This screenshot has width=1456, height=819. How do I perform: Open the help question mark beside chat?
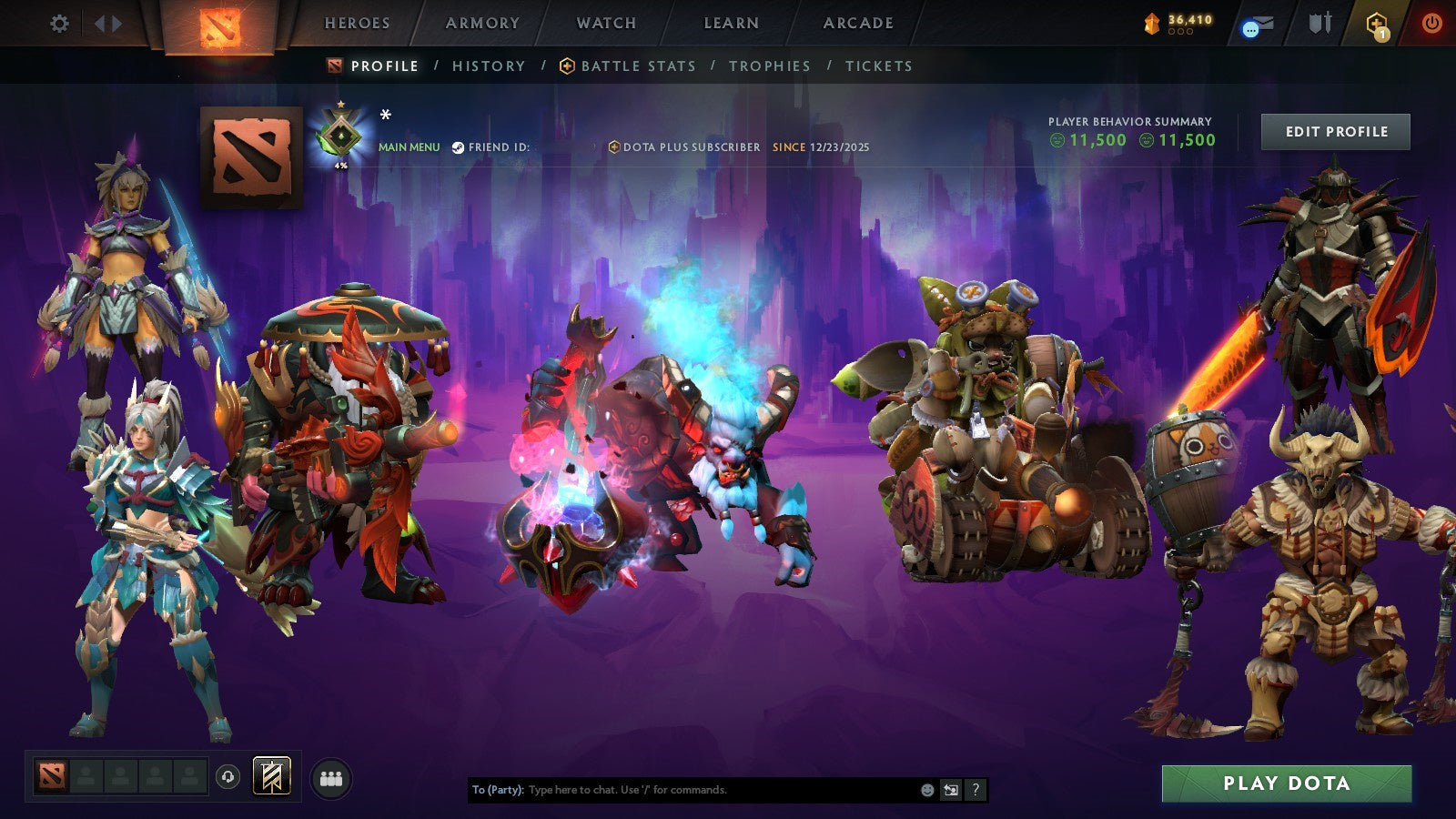[x=975, y=791]
